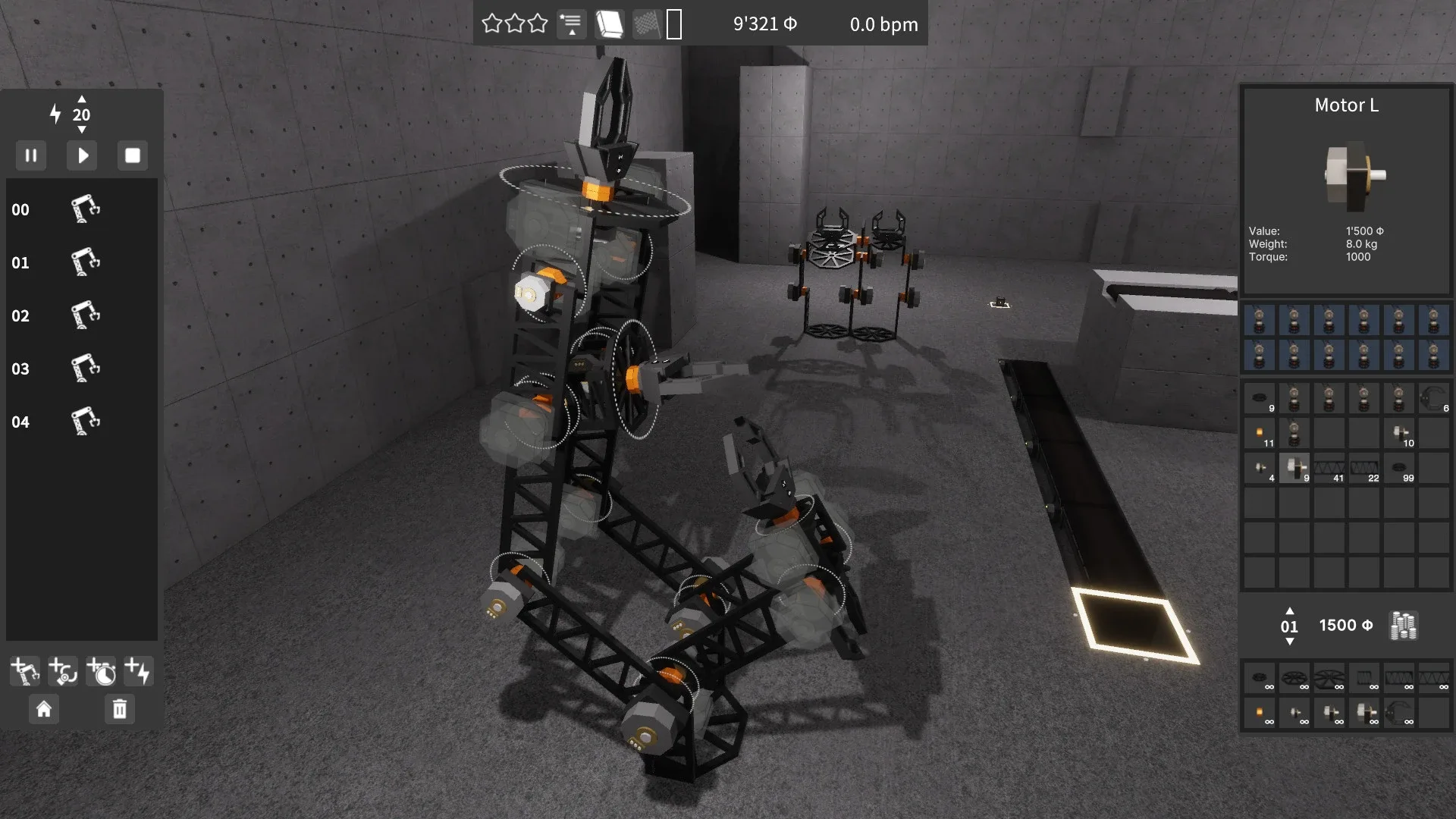Raise the energy value above 20
The image size is (1456, 819).
[x=81, y=99]
